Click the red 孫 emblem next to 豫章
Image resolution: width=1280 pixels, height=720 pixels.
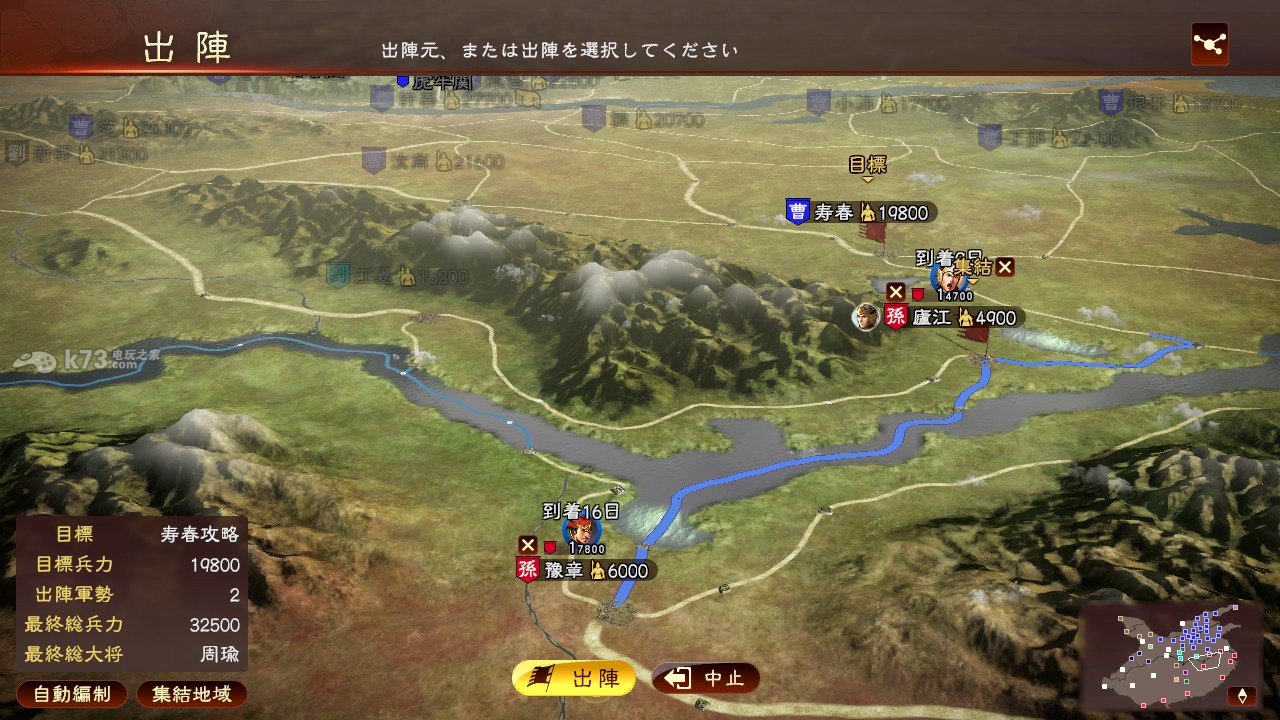tap(528, 569)
